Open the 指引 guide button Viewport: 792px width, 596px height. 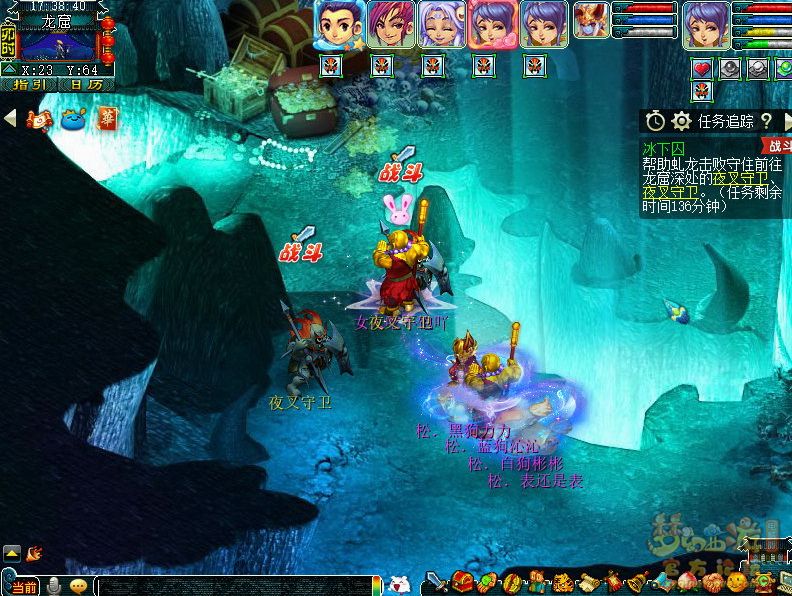pyautogui.click(x=32, y=85)
